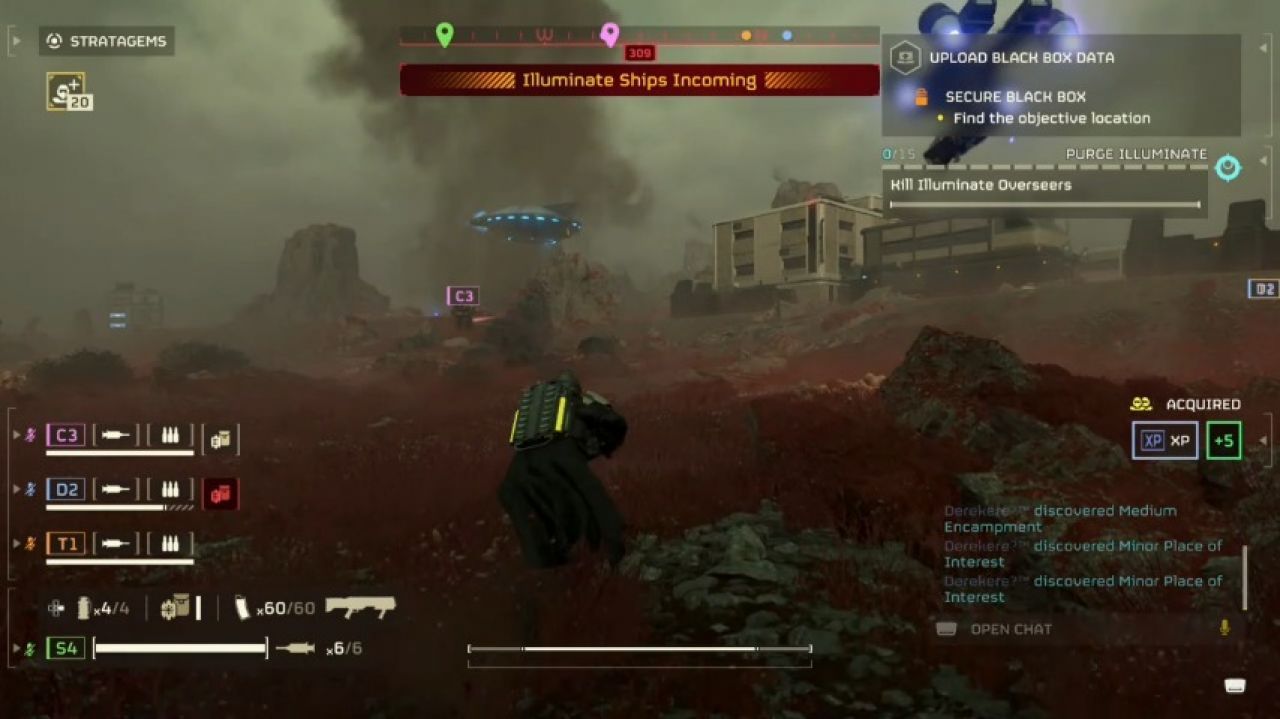1280x719 pixels.
Task: Open the Upload Black Box Data objective
Action: pos(1021,57)
